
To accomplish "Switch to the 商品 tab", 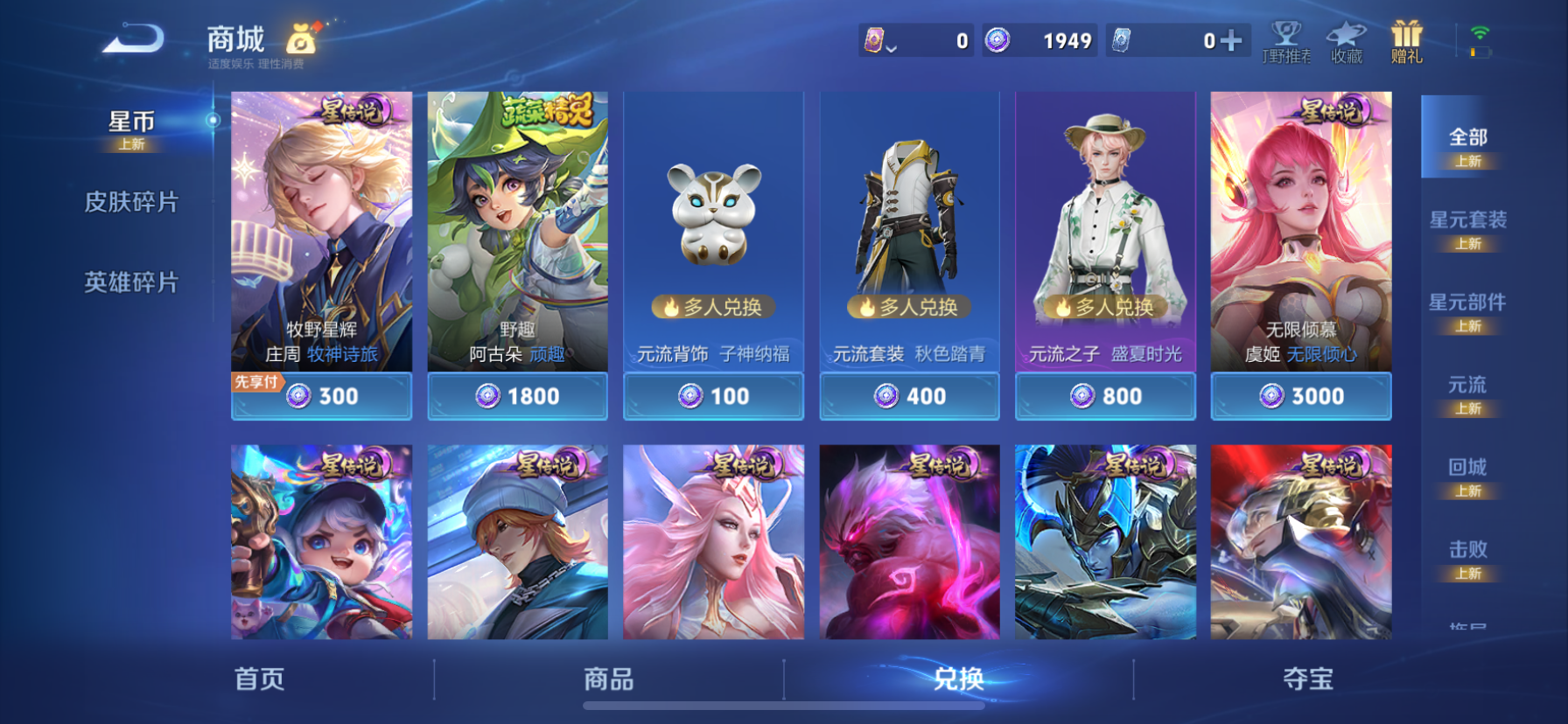I will tap(610, 679).
